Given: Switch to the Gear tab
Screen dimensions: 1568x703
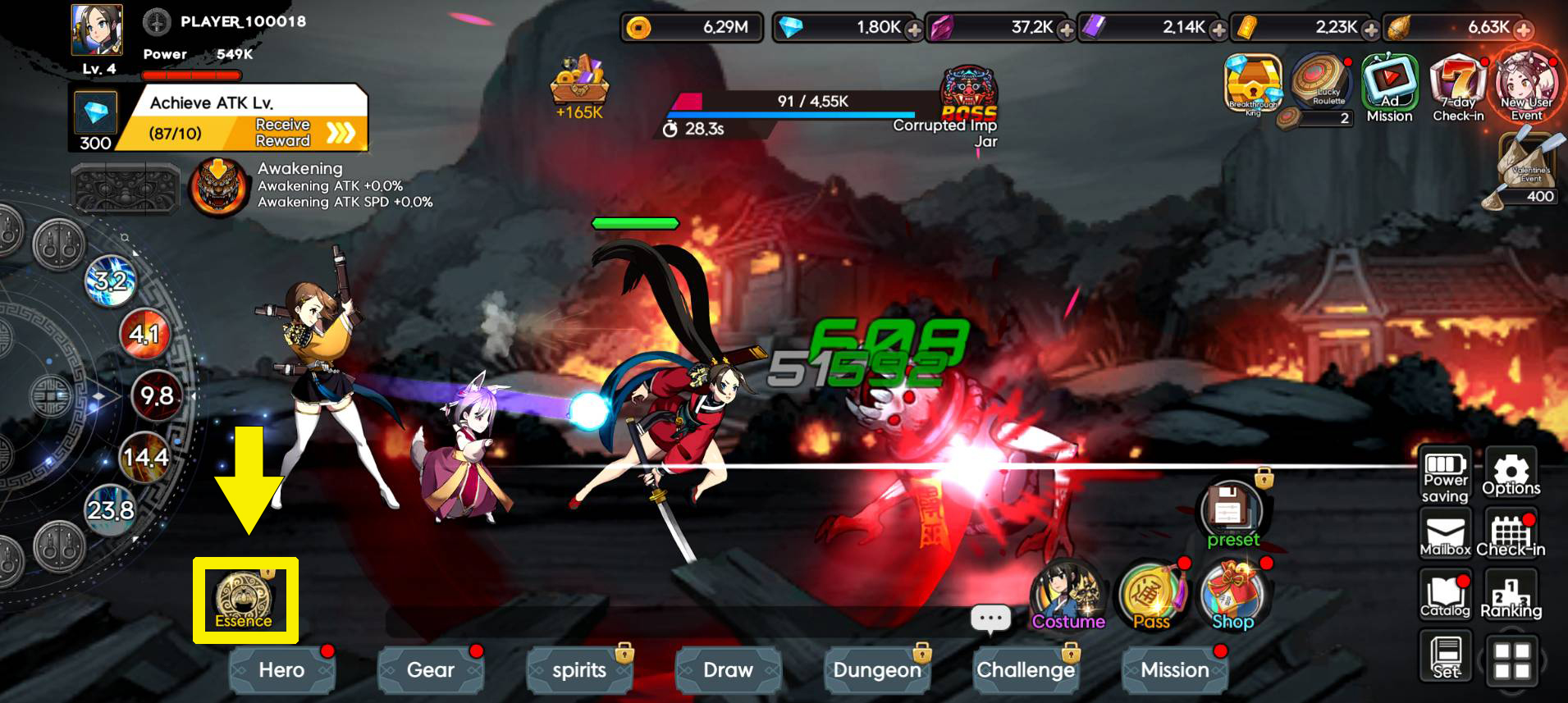Looking at the screenshot, I should [x=431, y=669].
